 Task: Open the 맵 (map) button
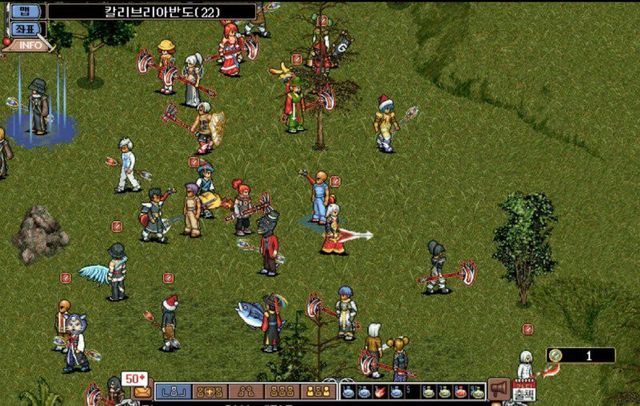tap(28, 11)
